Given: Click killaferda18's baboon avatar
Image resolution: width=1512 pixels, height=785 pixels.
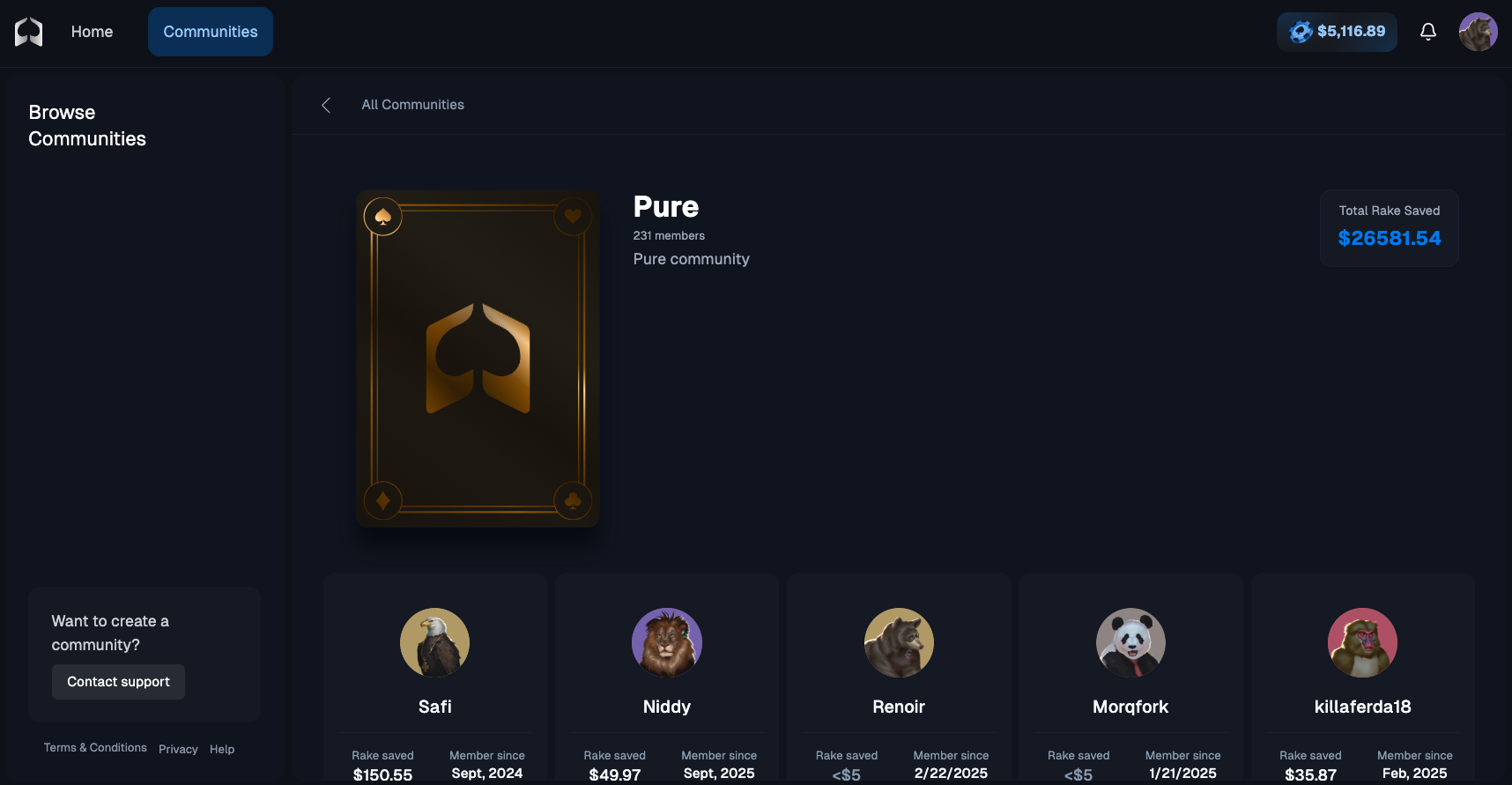Looking at the screenshot, I should pos(1362,642).
